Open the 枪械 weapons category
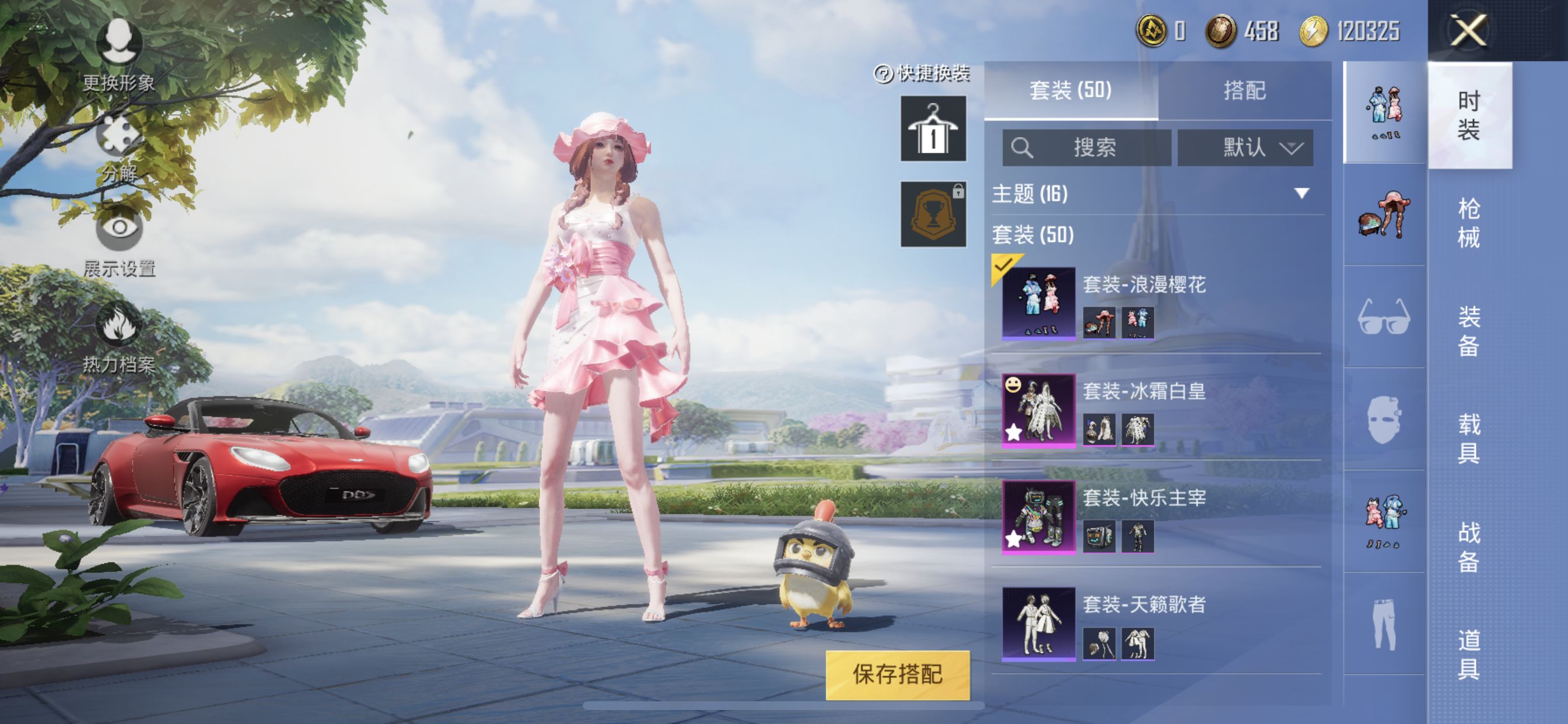Image resolution: width=1568 pixels, height=724 pixels. pos(1468,223)
